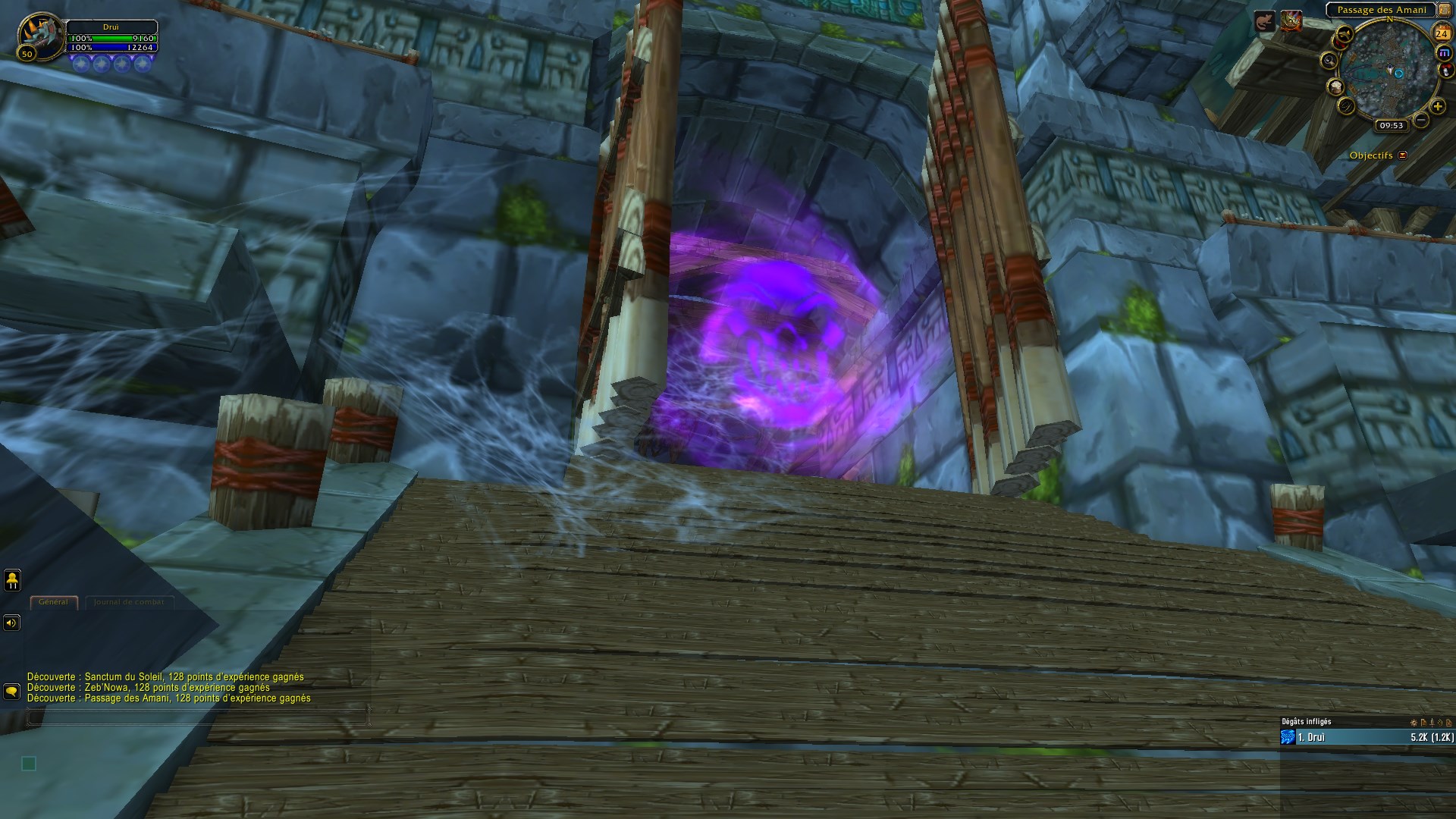Zoom in the minimap with the plus button

point(1438,107)
